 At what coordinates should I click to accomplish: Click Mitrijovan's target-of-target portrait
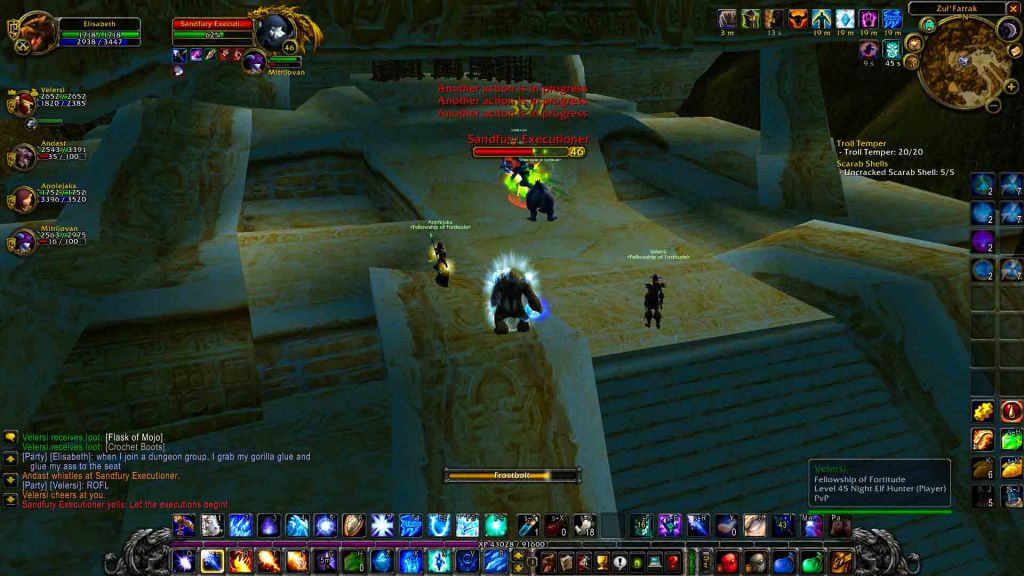click(x=254, y=62)
